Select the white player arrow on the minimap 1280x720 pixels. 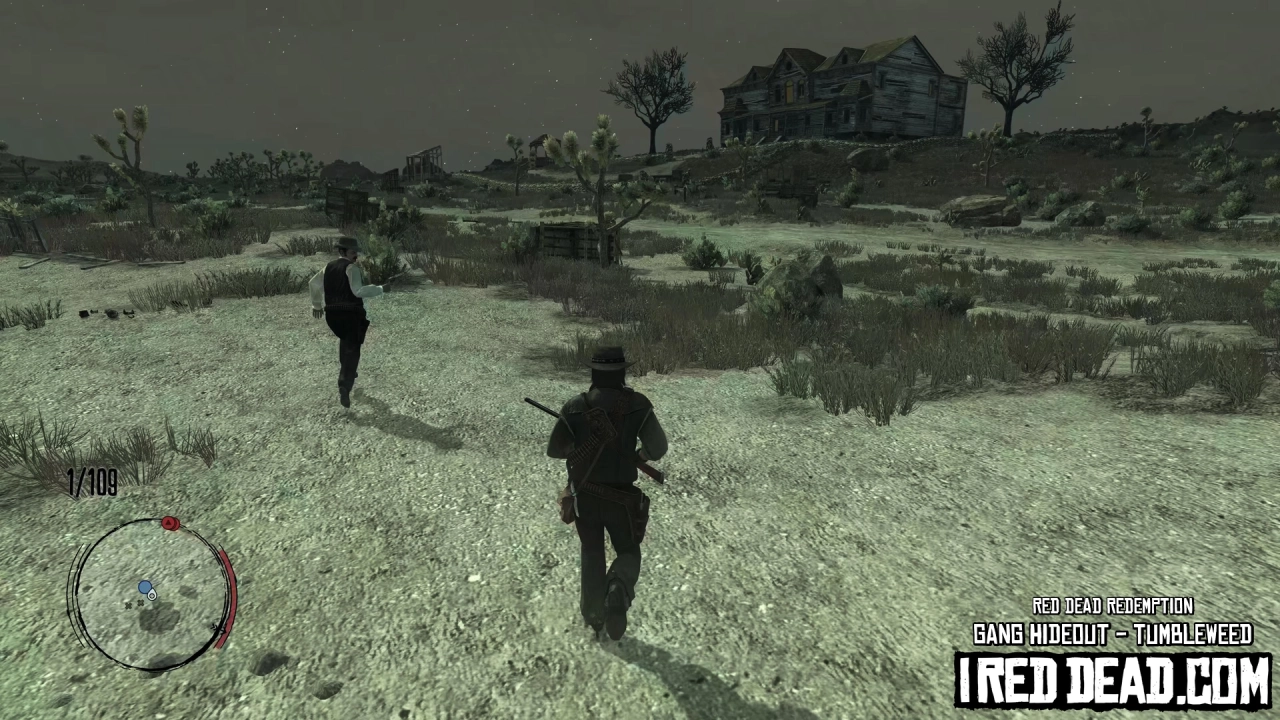(152, 596)
